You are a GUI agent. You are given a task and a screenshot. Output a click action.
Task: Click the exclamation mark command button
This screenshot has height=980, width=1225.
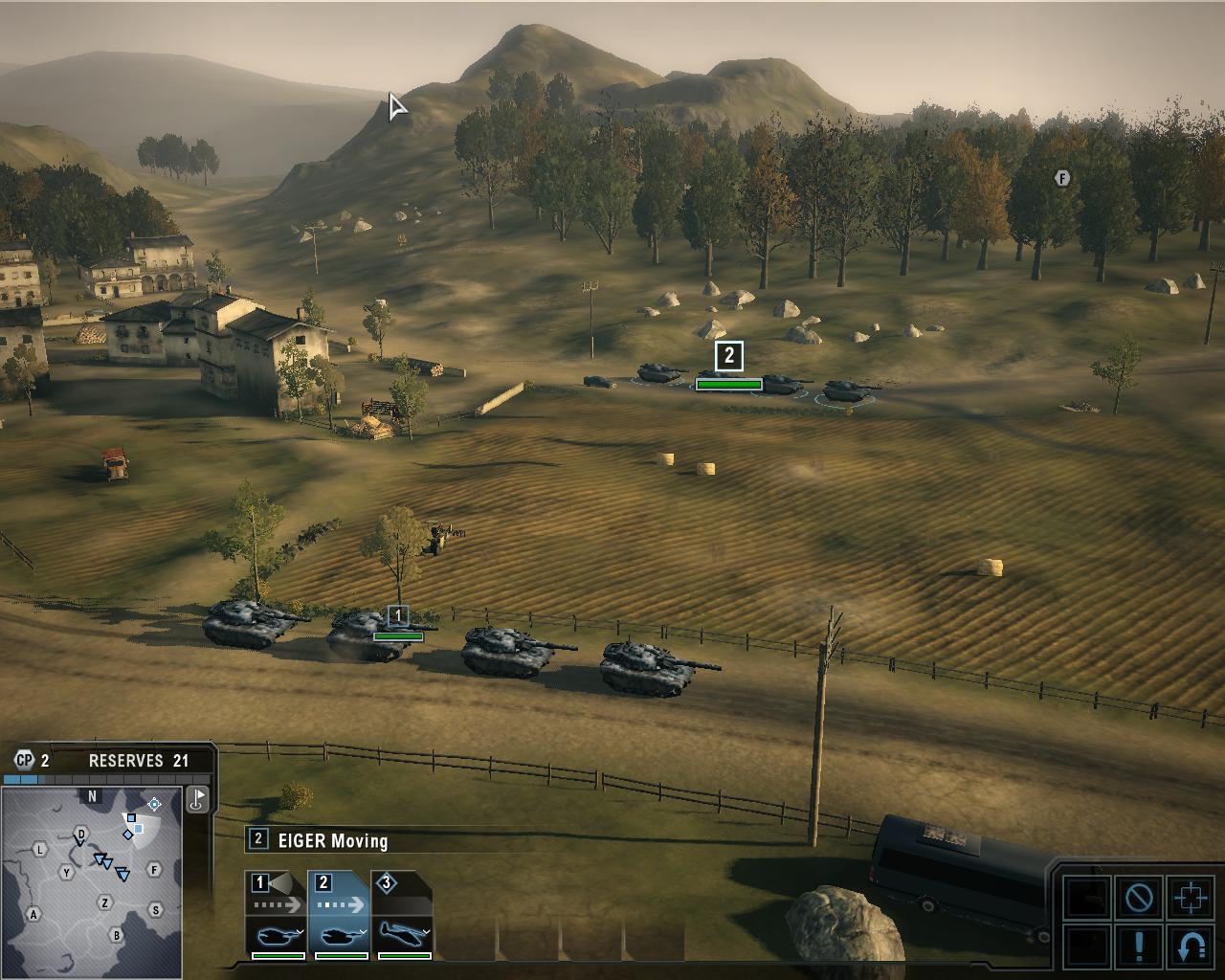(1139, 946)
